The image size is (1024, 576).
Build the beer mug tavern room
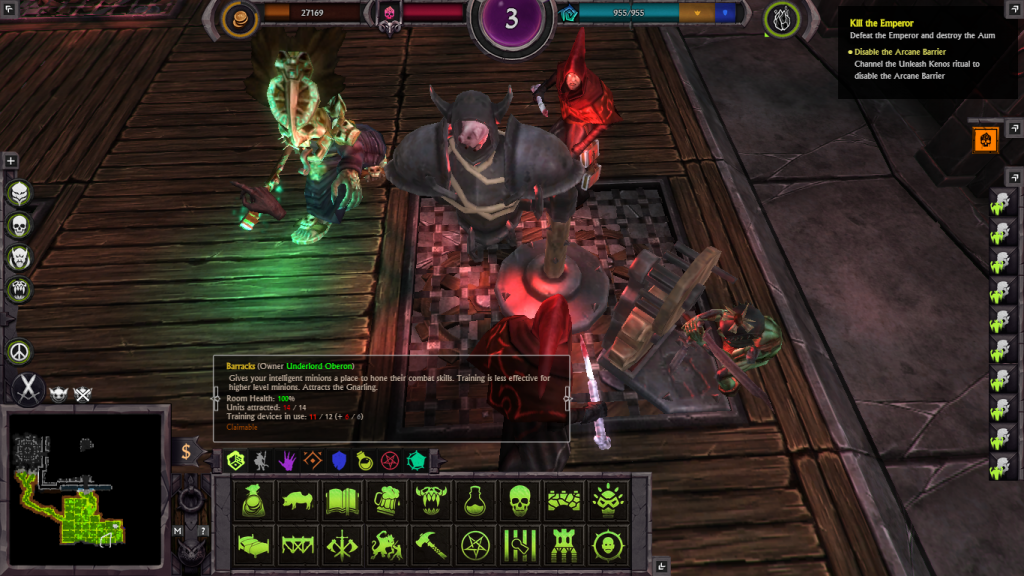pos(387,500)
